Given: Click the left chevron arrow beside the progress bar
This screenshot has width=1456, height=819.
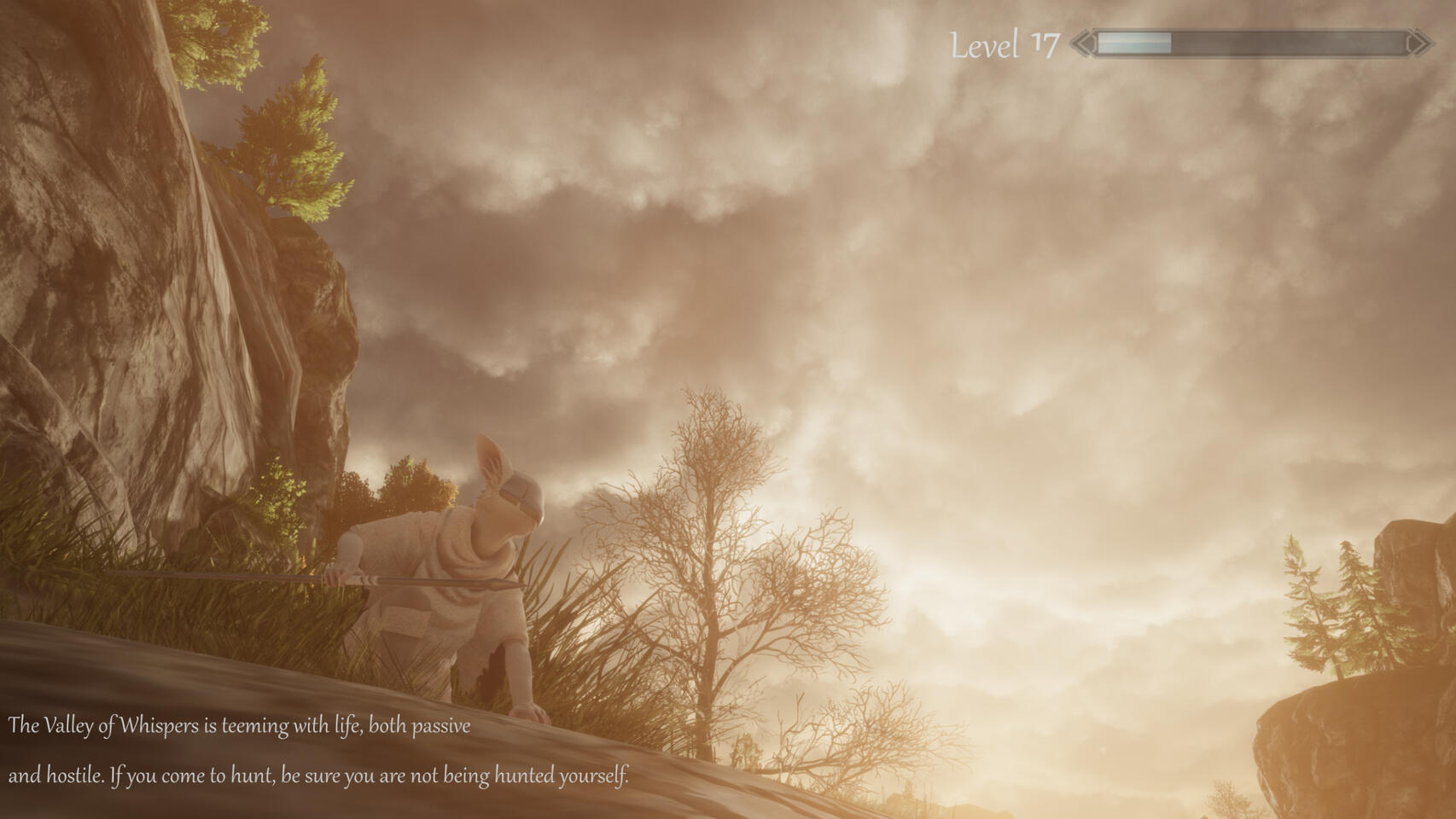Looking at the screenshot, I should (1081, 43).
